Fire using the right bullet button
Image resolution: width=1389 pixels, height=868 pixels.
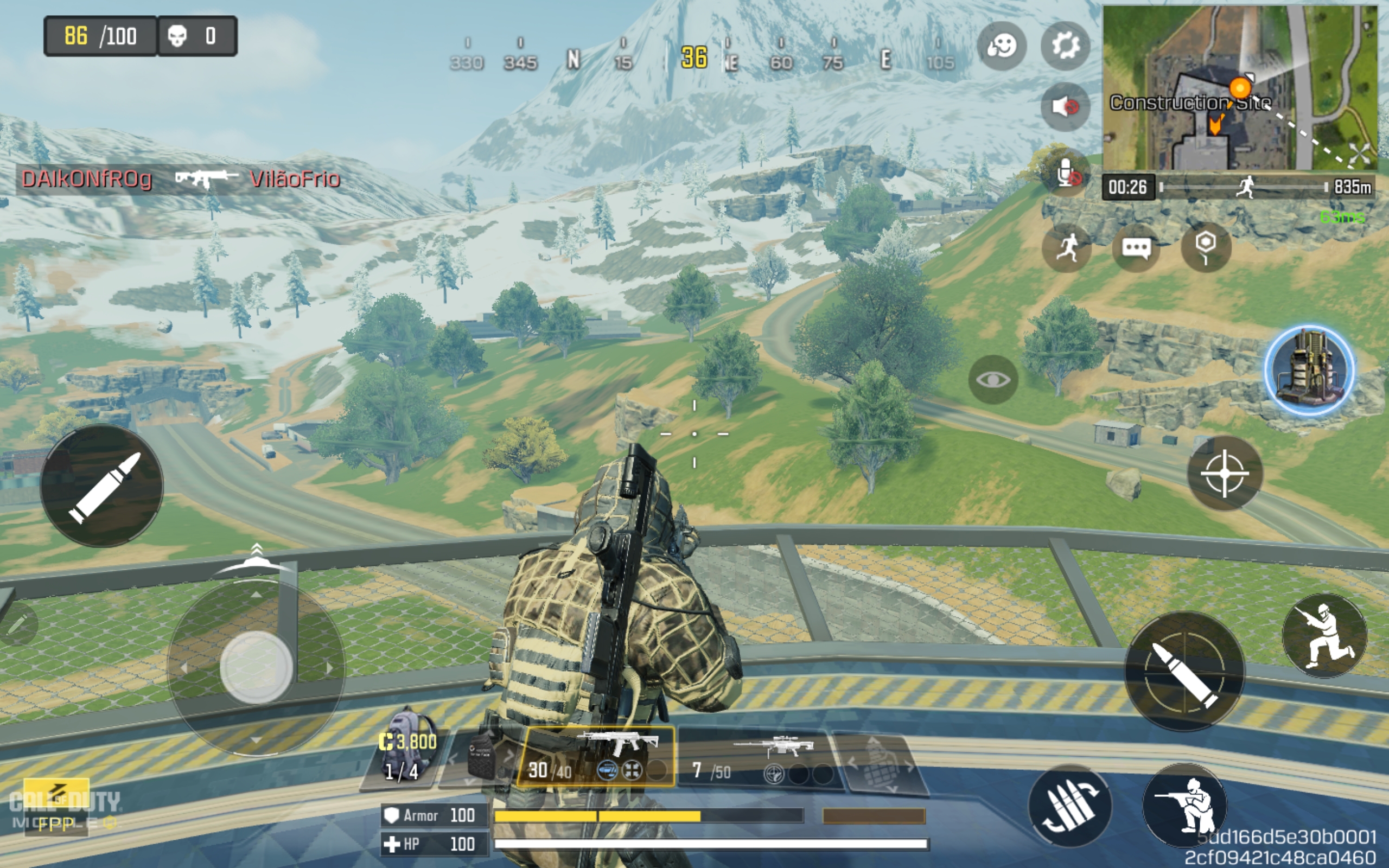click(x=1184, y=671)
